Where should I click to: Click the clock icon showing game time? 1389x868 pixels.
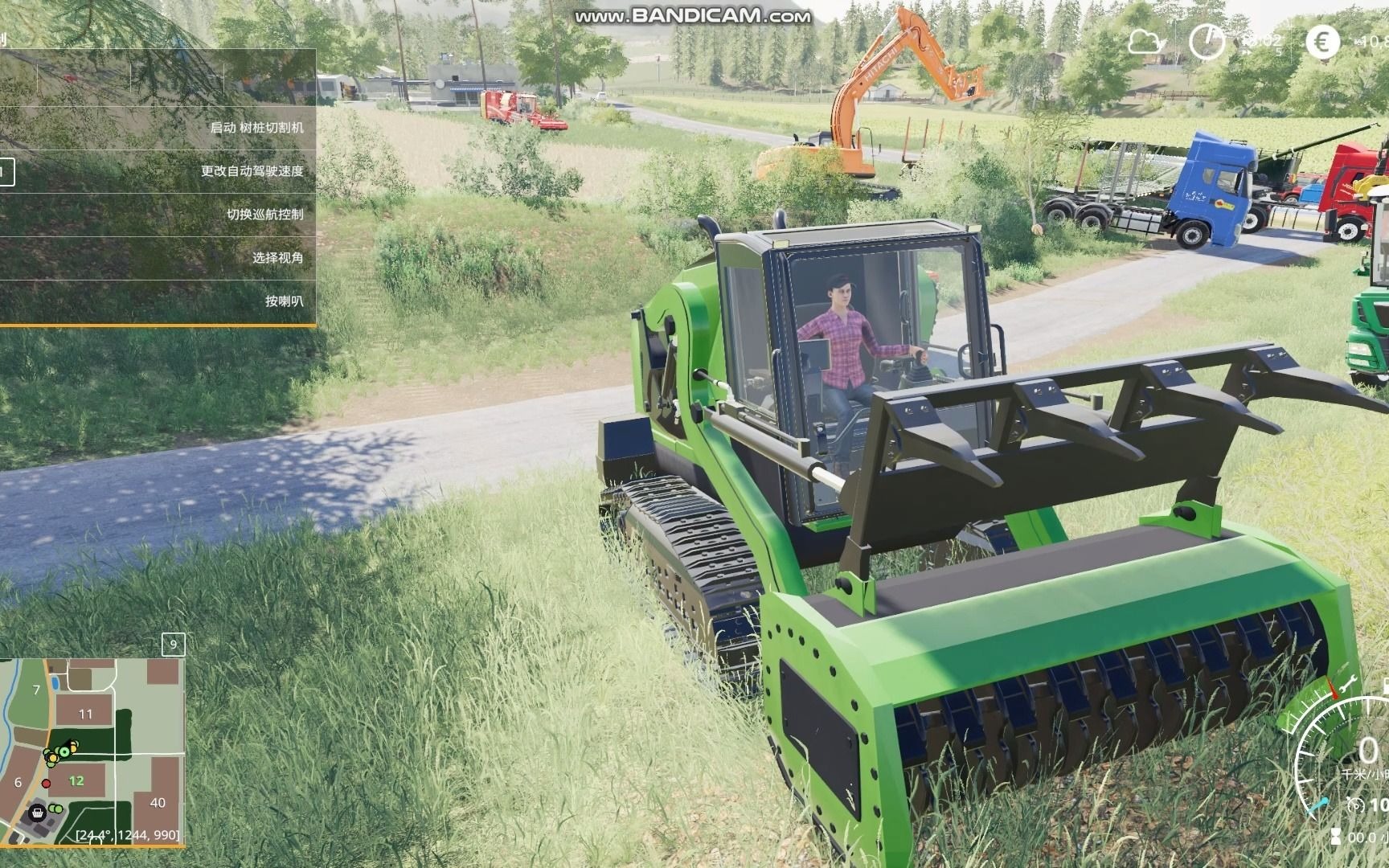[1207, 40]
